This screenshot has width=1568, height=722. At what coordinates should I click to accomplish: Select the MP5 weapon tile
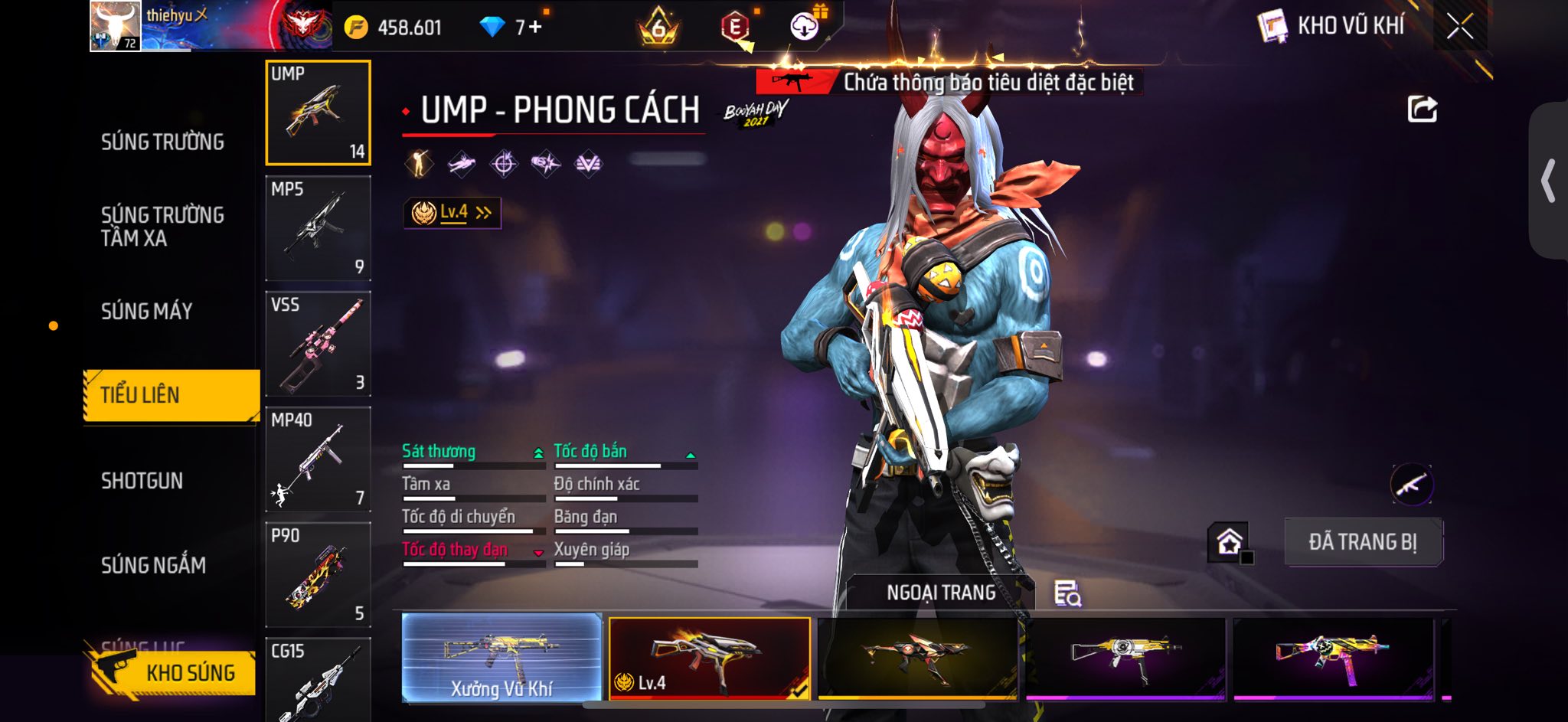click(318, 228)
